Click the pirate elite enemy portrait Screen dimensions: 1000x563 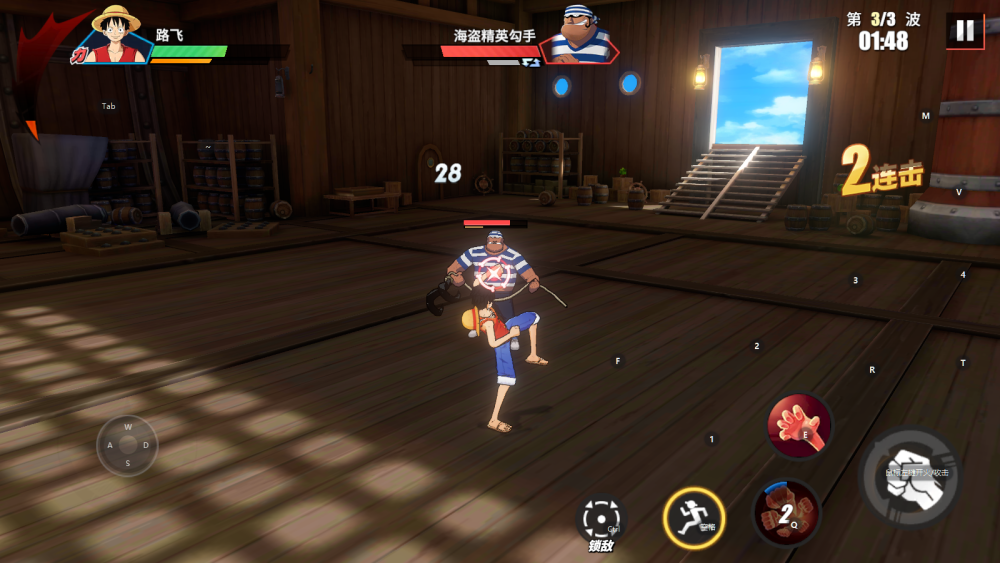point(581,34)
